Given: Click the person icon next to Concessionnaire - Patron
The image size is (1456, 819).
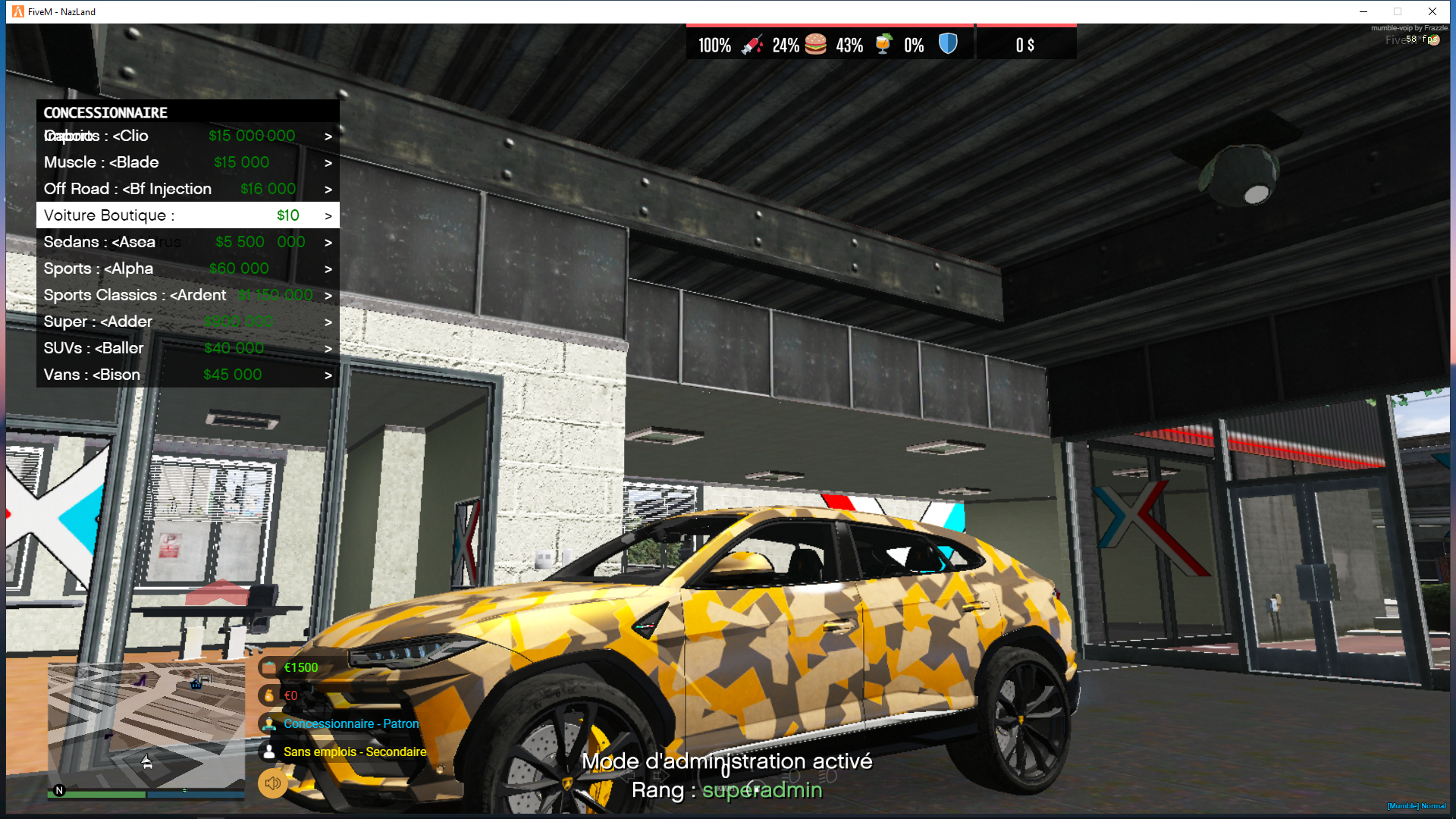Looking at the screenshot, I should (x=269, y=723).
